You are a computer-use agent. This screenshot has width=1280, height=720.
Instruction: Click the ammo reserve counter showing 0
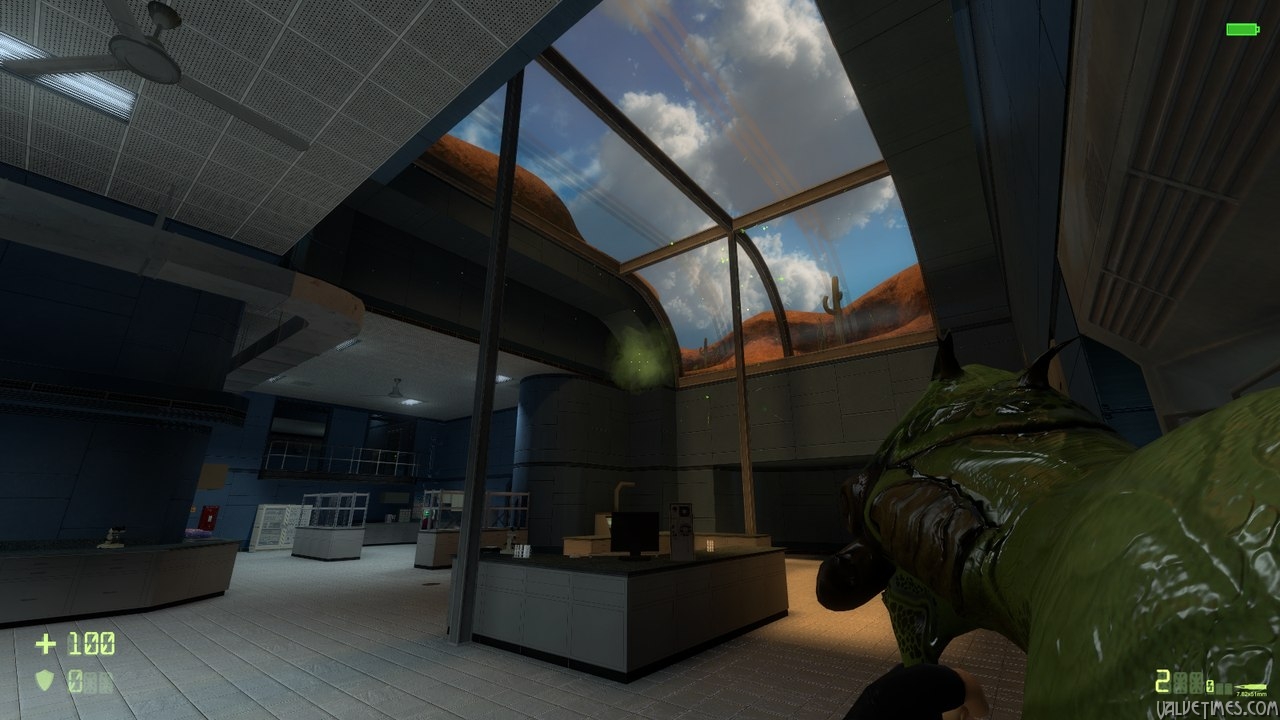1210,687
